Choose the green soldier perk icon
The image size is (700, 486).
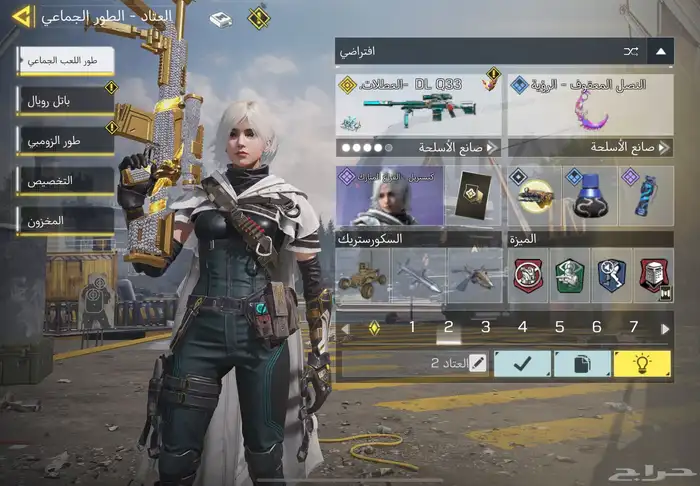point(569,275)
